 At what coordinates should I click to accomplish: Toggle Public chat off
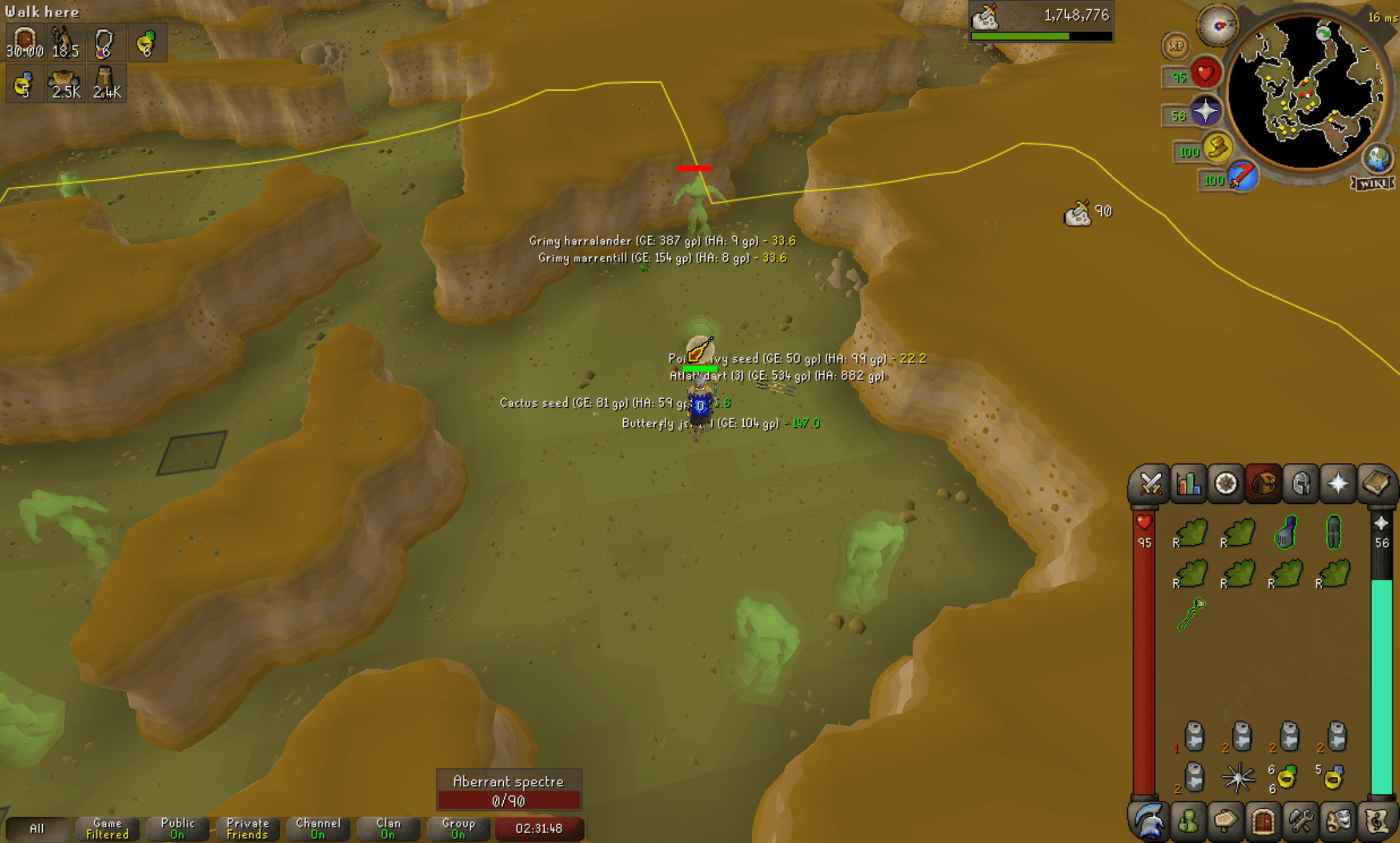[x=177, y=828]
